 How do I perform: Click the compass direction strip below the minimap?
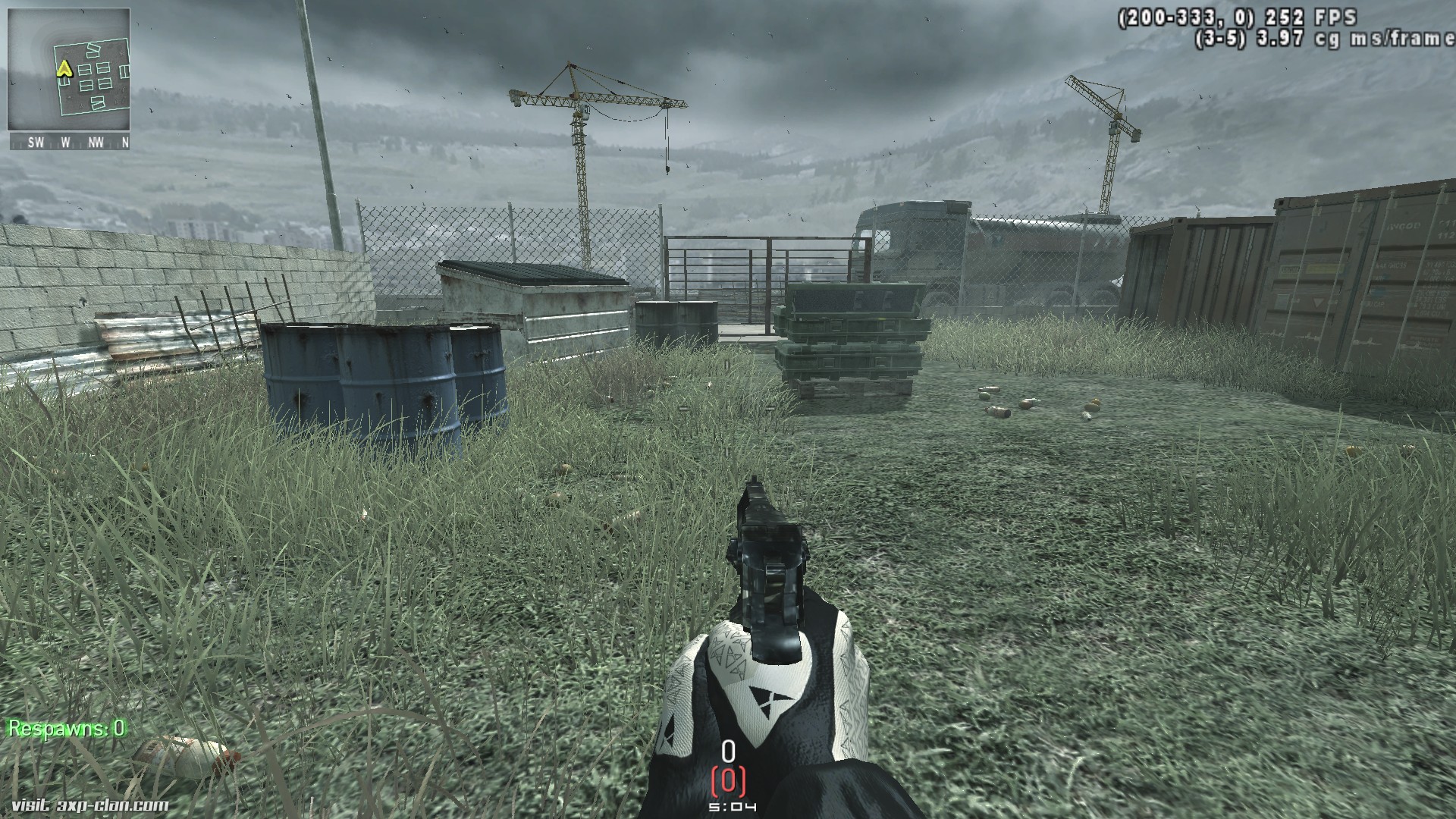click(69, 142)
